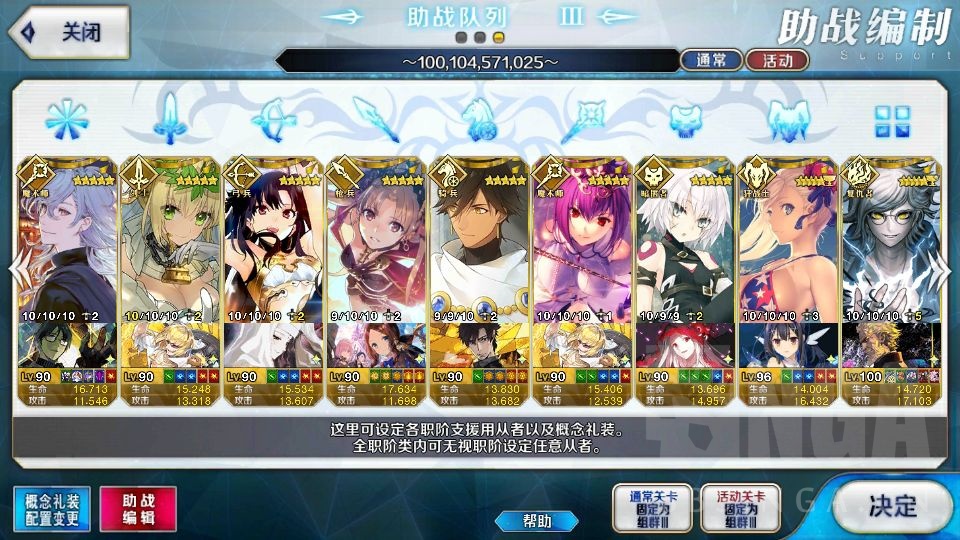
Task: Switch to the 通常 (Normal) tab
Action: pos(711,60)
